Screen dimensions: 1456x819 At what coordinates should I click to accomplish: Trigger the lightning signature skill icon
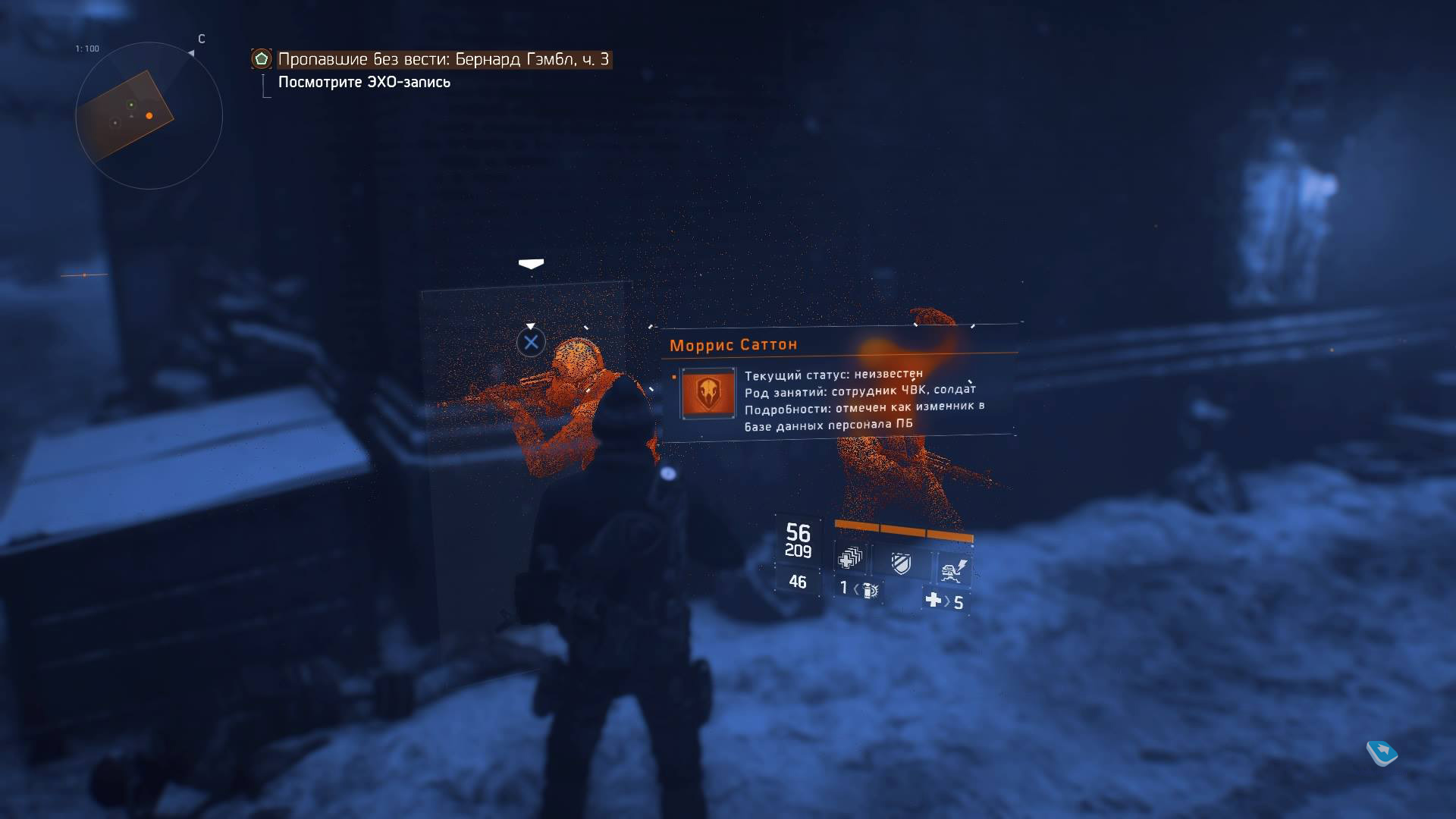pyautogui.click(x=953, y=569)
